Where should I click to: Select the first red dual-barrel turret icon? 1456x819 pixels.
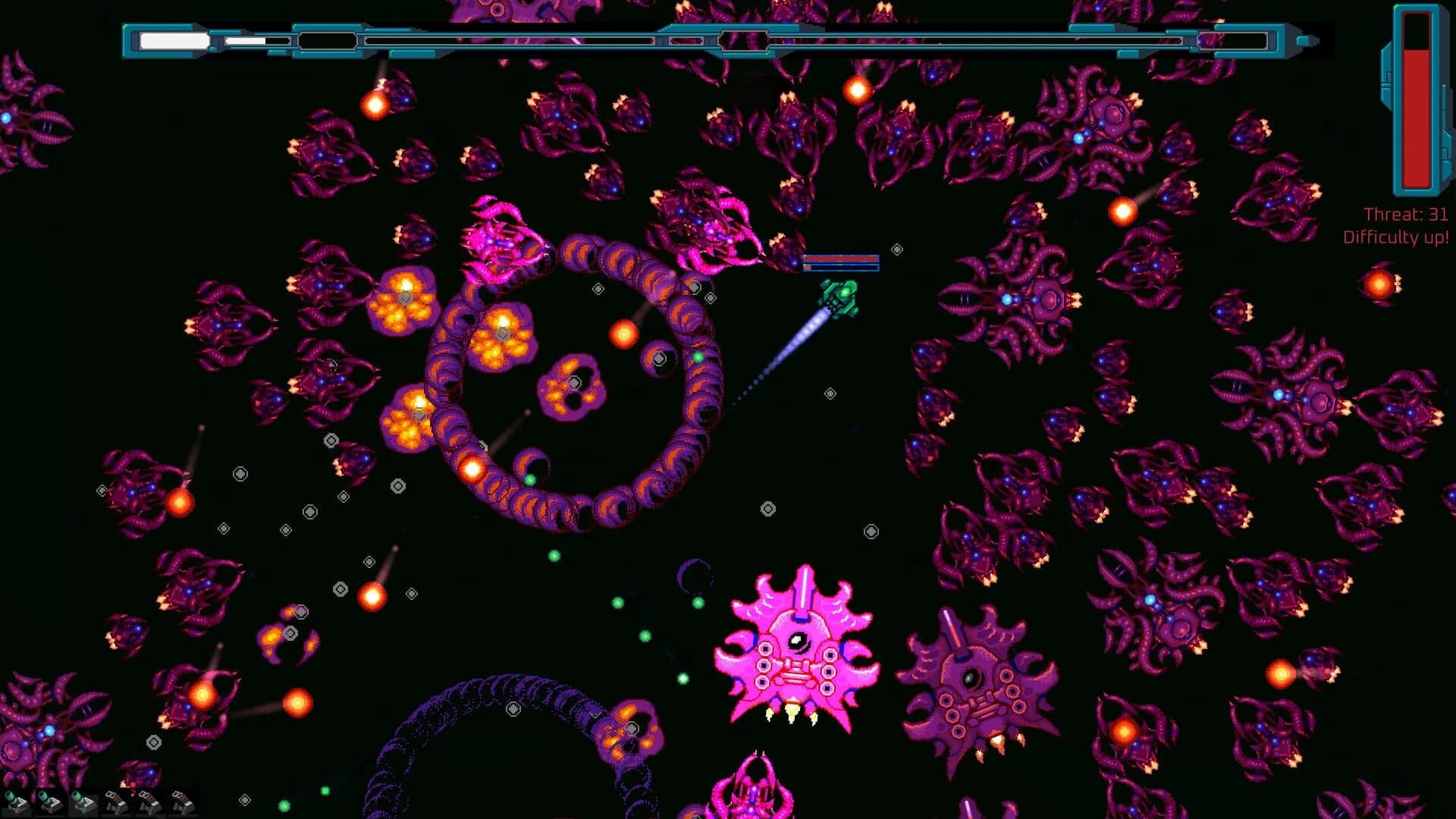click(115, 802)
